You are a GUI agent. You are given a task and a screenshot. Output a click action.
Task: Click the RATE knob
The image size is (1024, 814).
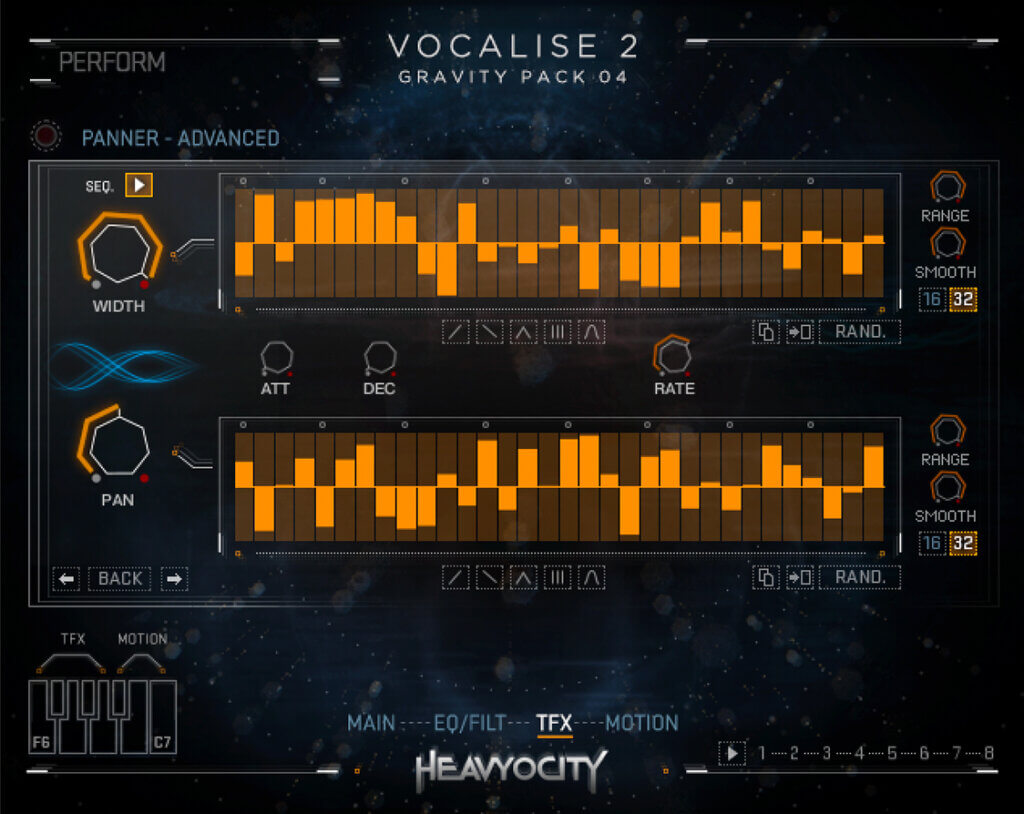pyautogui.click(x=673, y=355)
